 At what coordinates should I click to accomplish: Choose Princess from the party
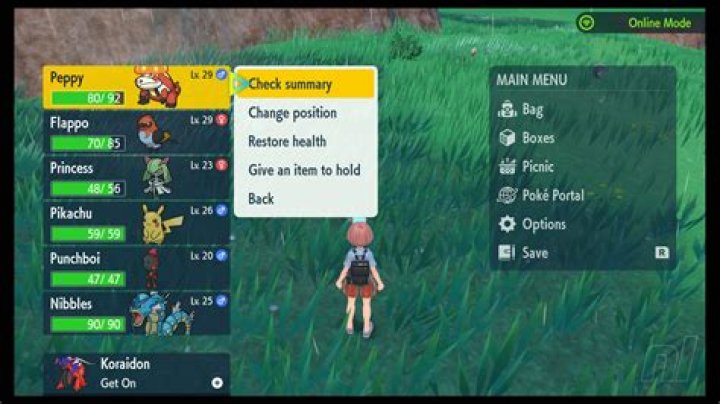137,177
